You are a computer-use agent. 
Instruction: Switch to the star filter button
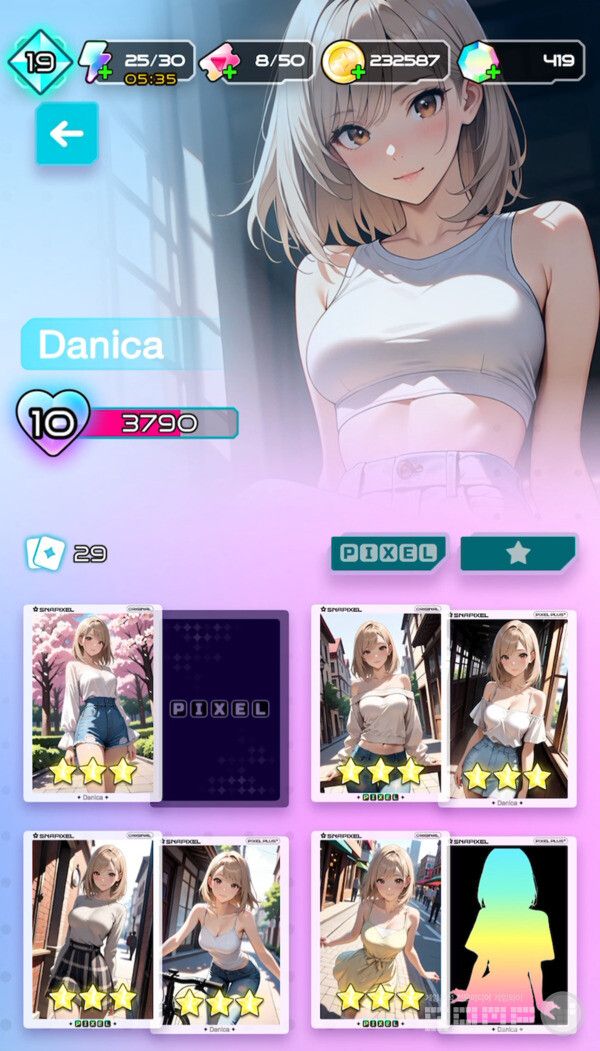518,553
